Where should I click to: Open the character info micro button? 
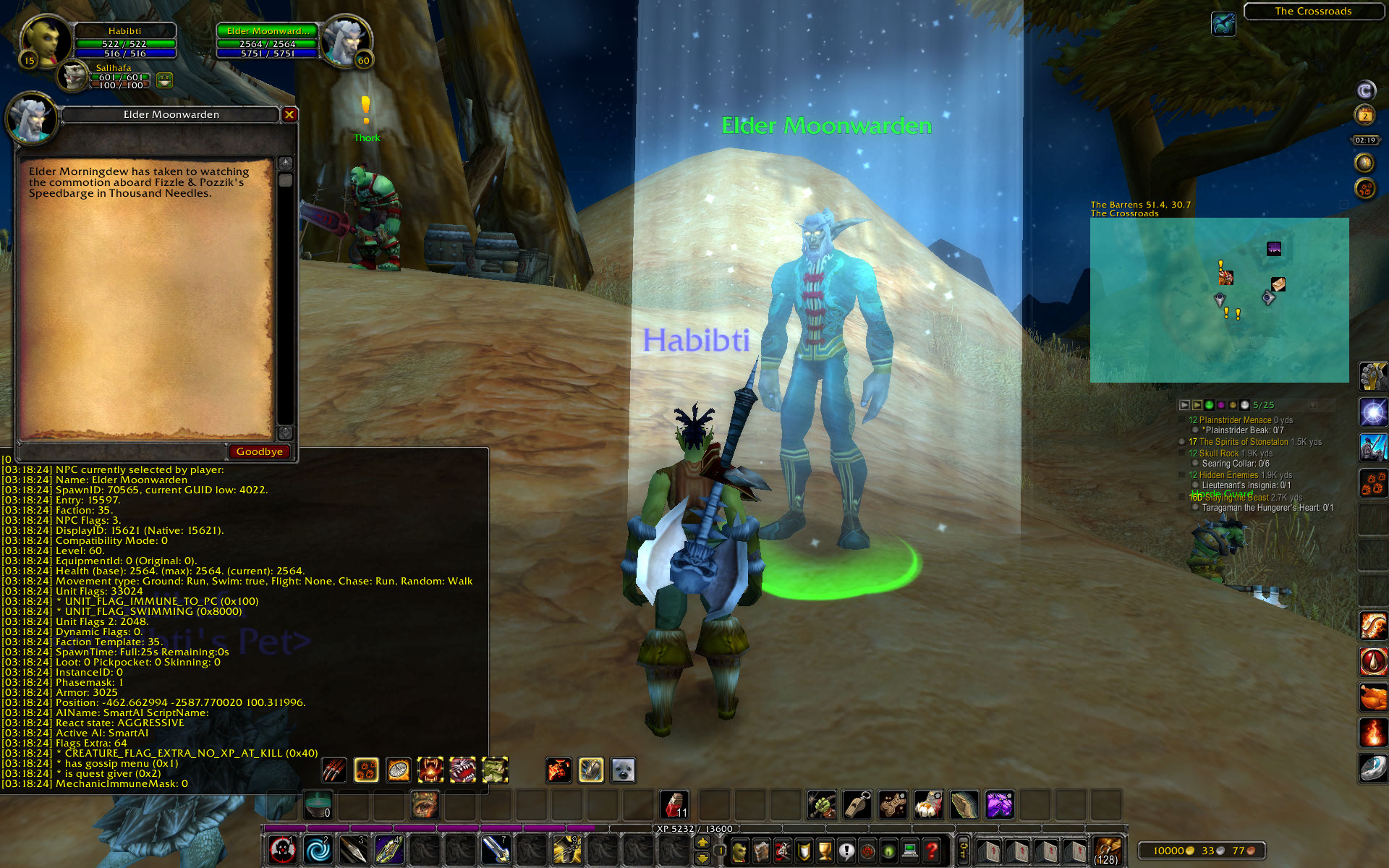click(x=739, y=851)
